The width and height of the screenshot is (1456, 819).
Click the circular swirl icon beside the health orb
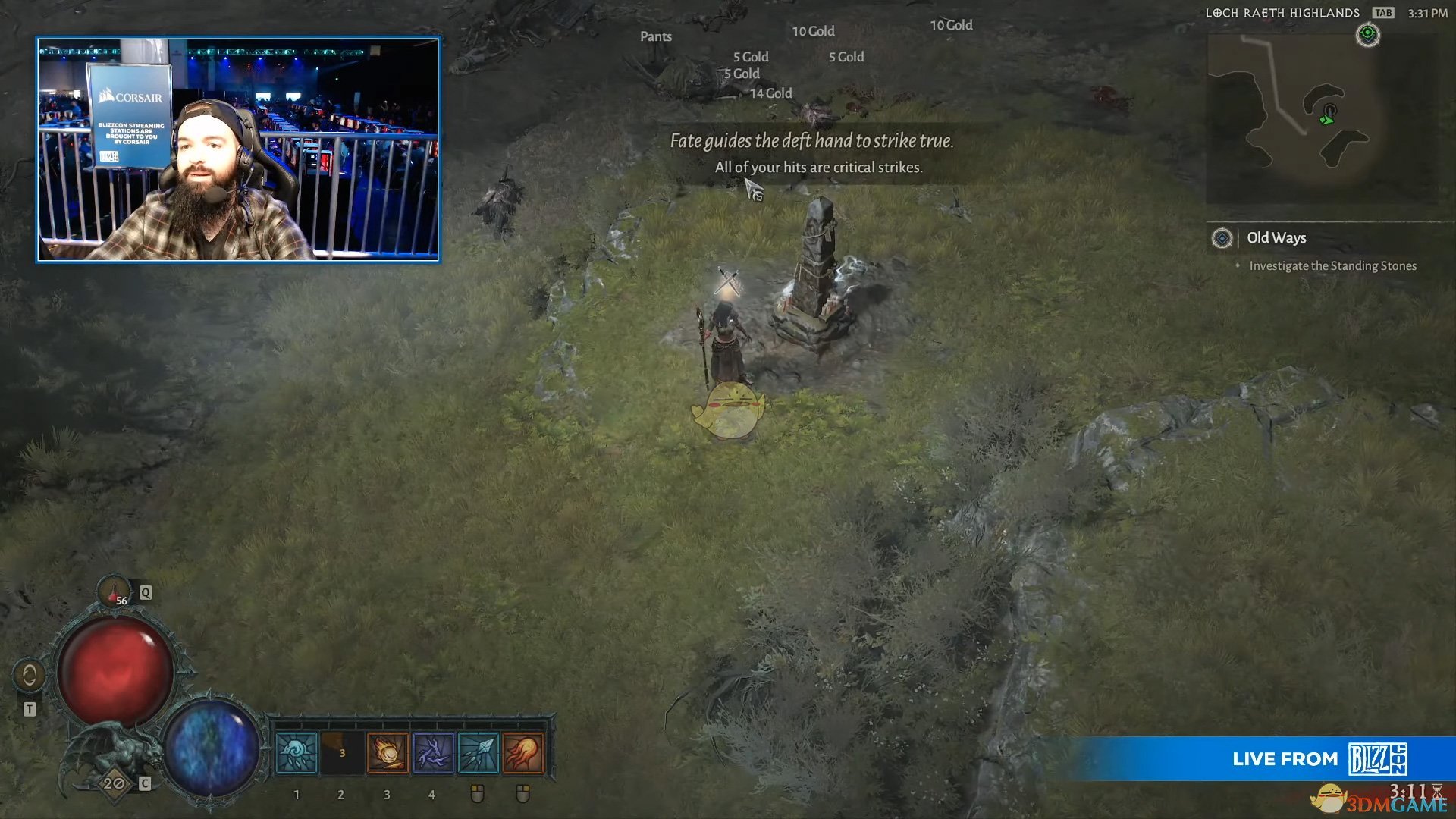pyautogui.click(x=30, y=674)
